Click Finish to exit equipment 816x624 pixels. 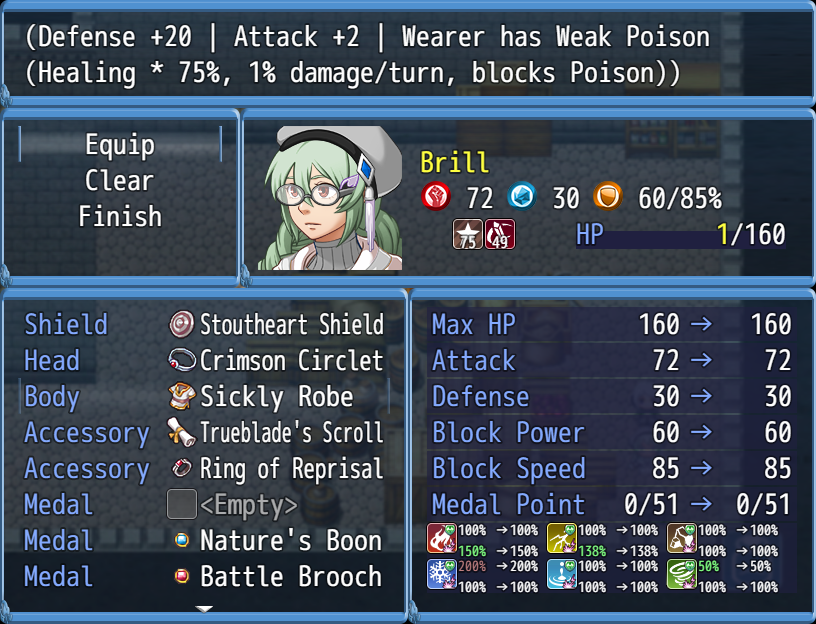[x=120, y=216]
